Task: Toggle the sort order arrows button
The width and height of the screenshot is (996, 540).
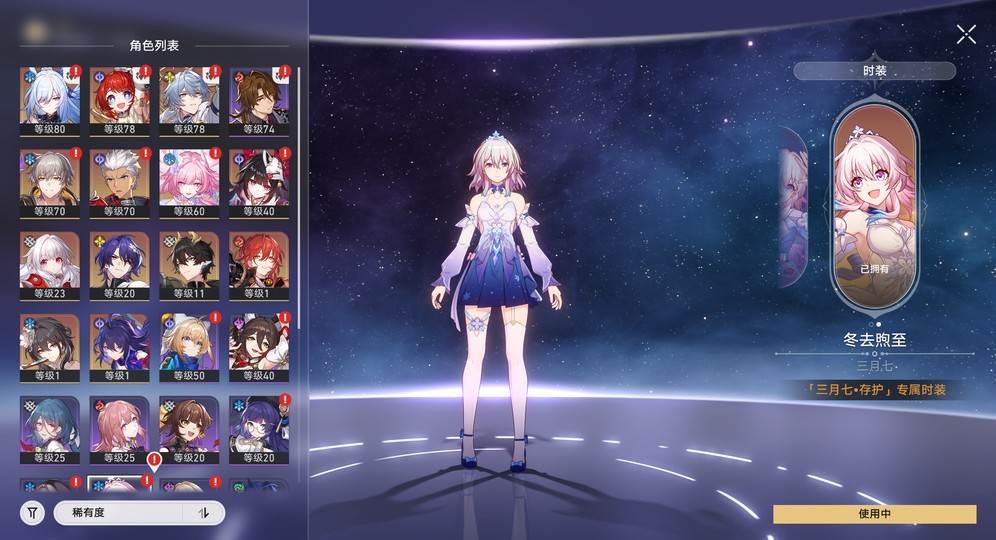Action: [x=205, y=513]
